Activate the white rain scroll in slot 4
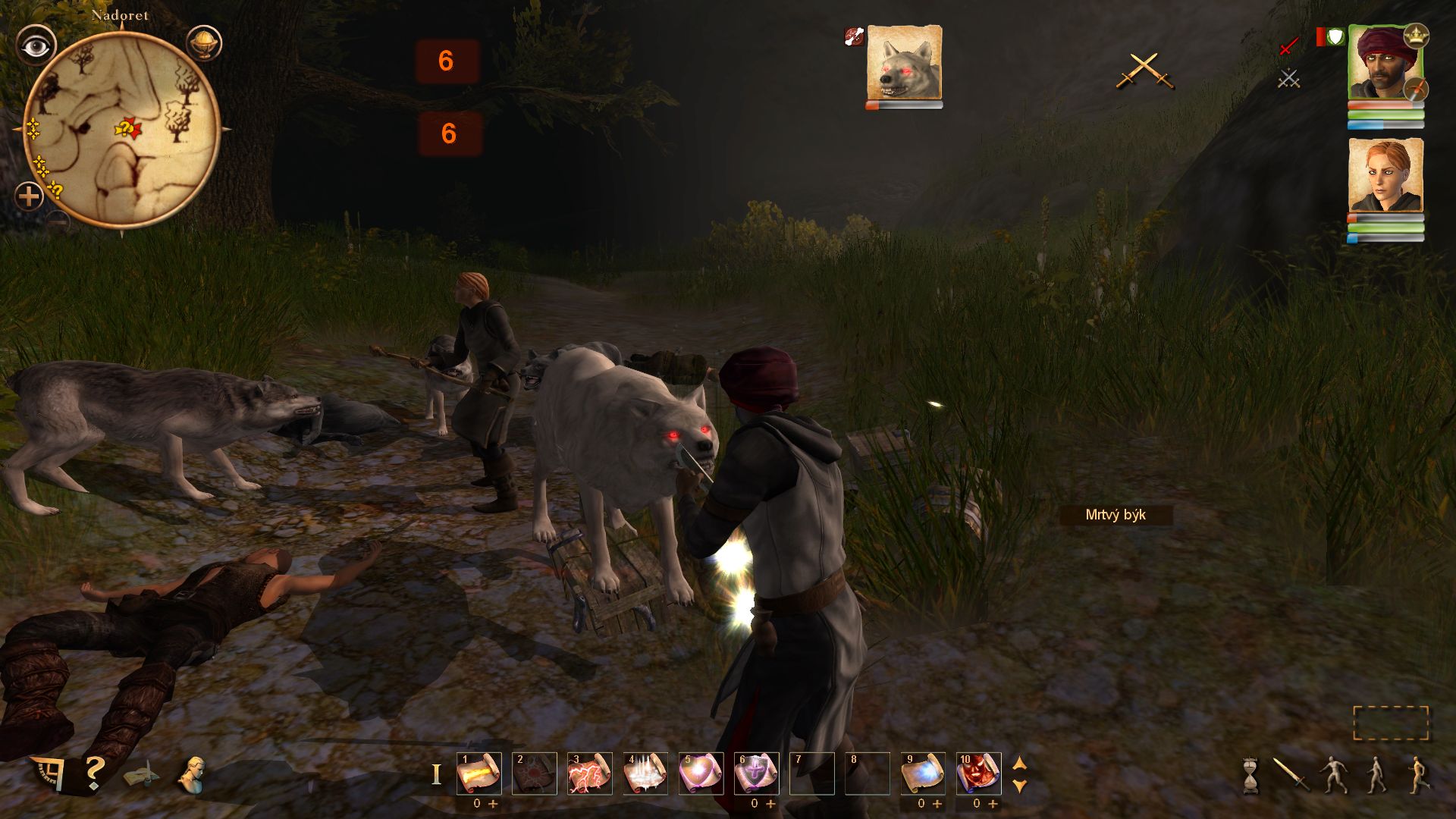Screen dimensions: 1456x819 [x=645, y=773]
